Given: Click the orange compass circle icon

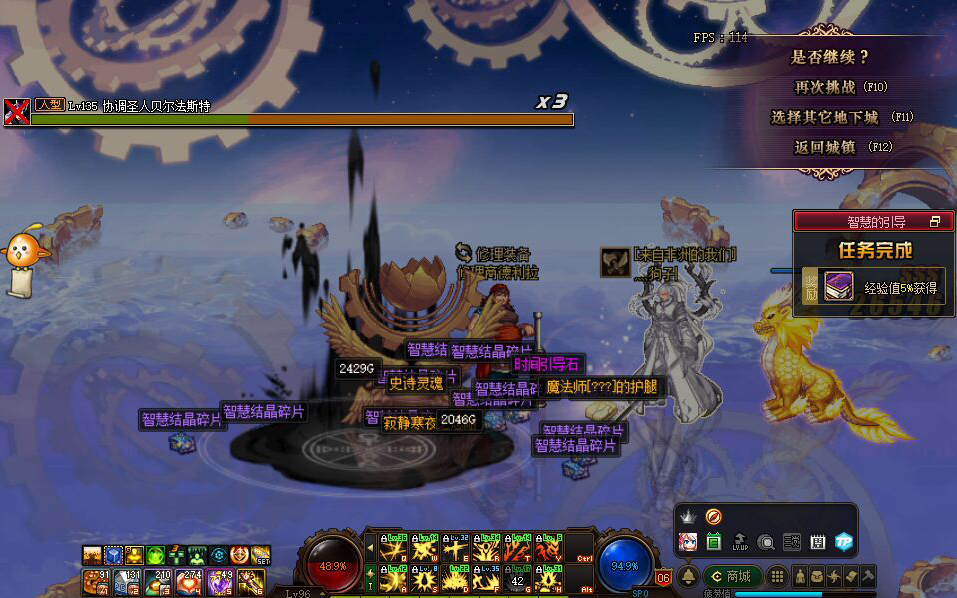Looking at the screenshot, I should point(714,516).
